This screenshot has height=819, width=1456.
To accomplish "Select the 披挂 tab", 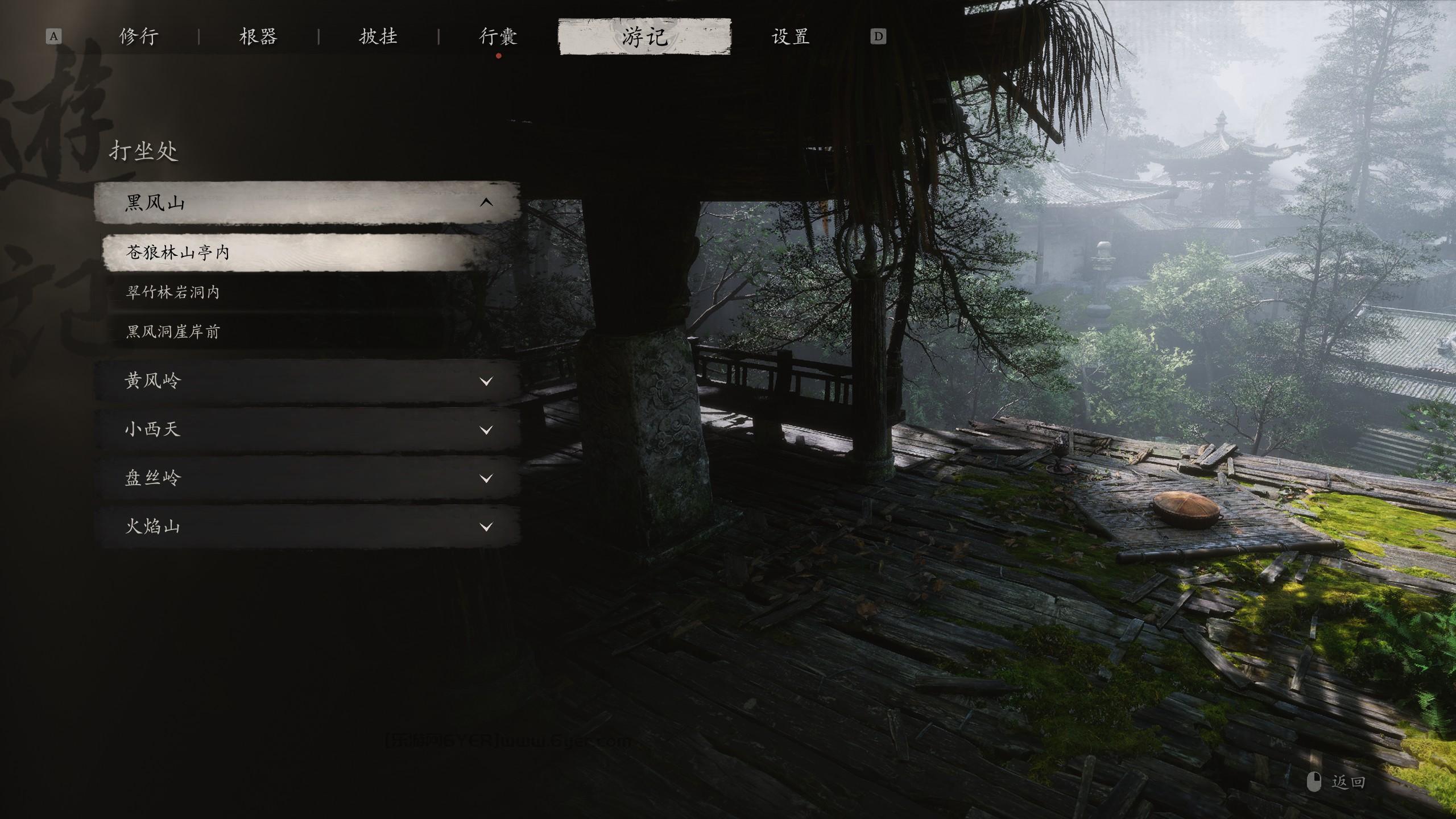I will (378, 37).
